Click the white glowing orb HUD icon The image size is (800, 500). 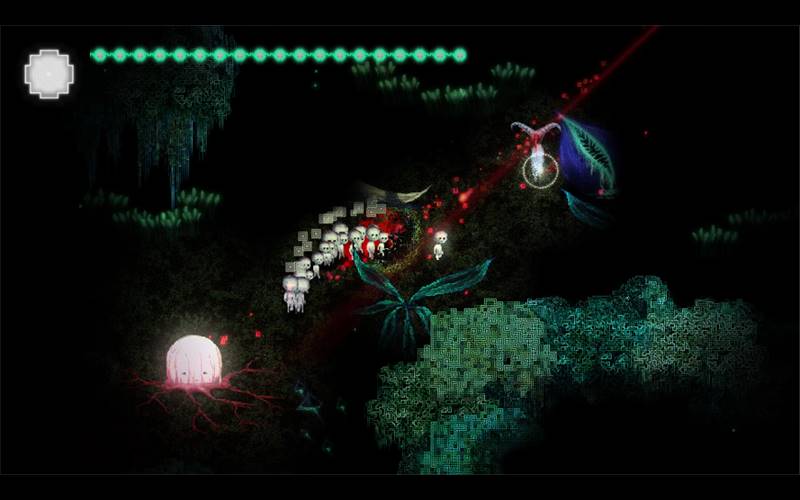[49, 73]
